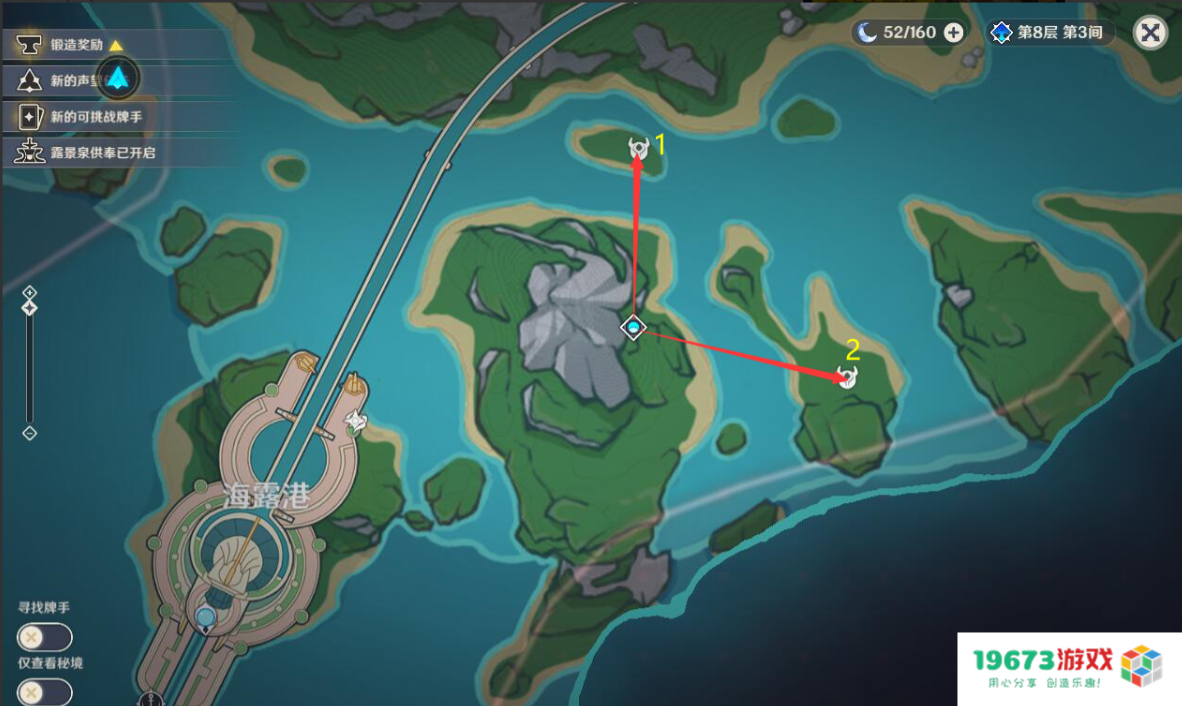
Task: Add Original Resin with the plus button
Action: [954, 32]
